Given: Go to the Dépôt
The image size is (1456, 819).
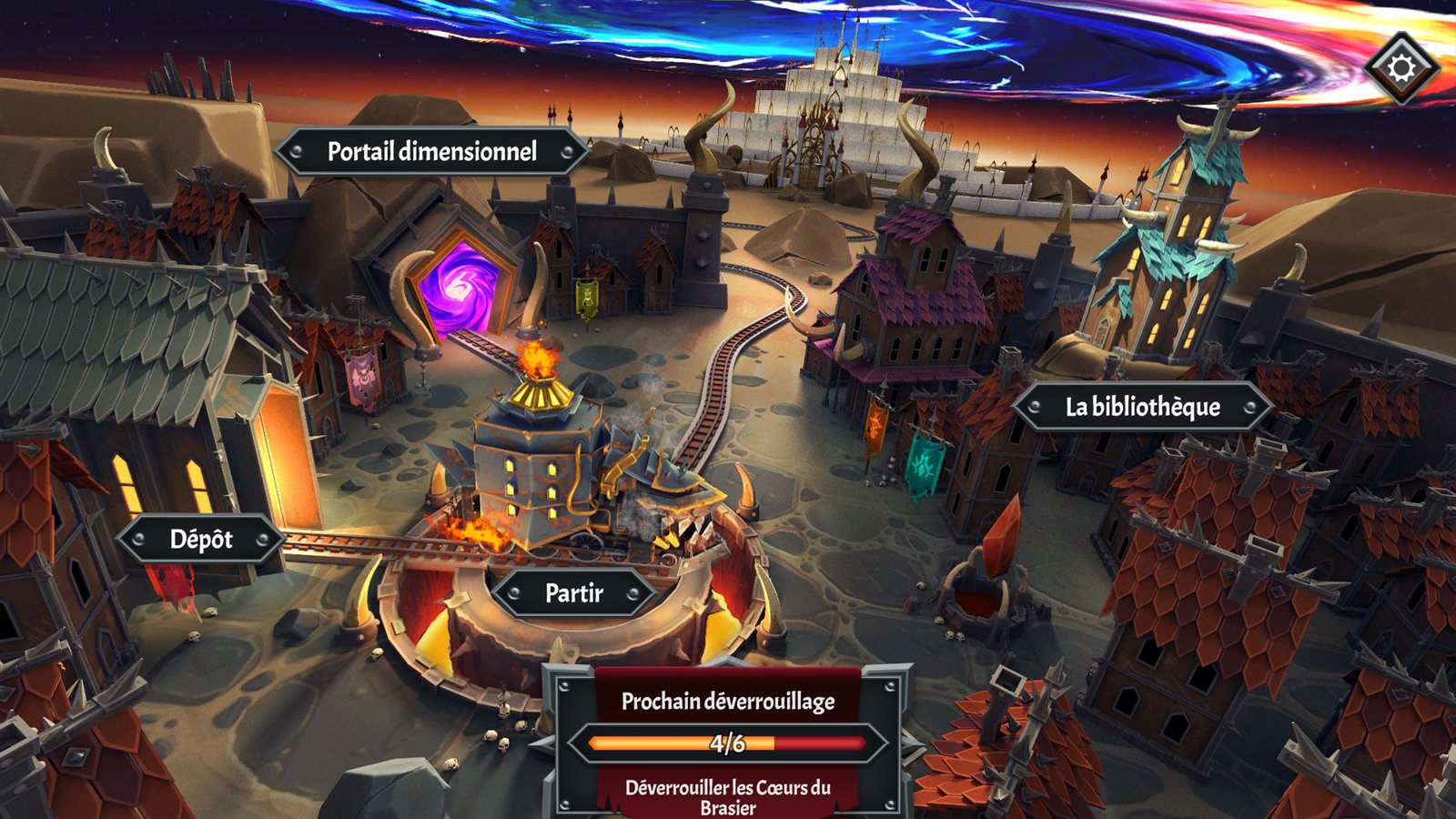Looking at the screenshot, I should 201,540.
